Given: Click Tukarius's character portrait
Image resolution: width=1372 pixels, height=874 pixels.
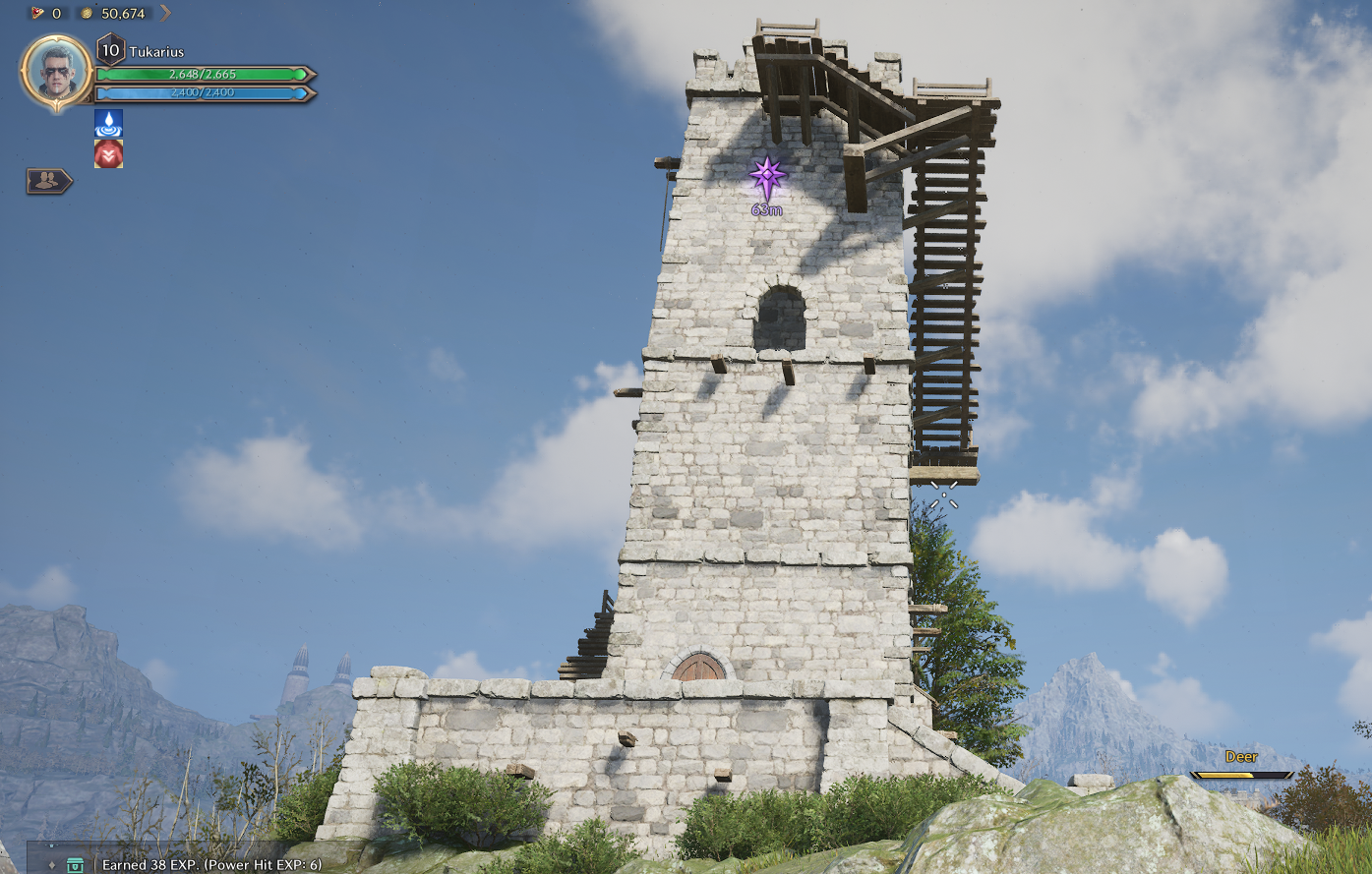Looking at the screenshot, I should 56,72.
